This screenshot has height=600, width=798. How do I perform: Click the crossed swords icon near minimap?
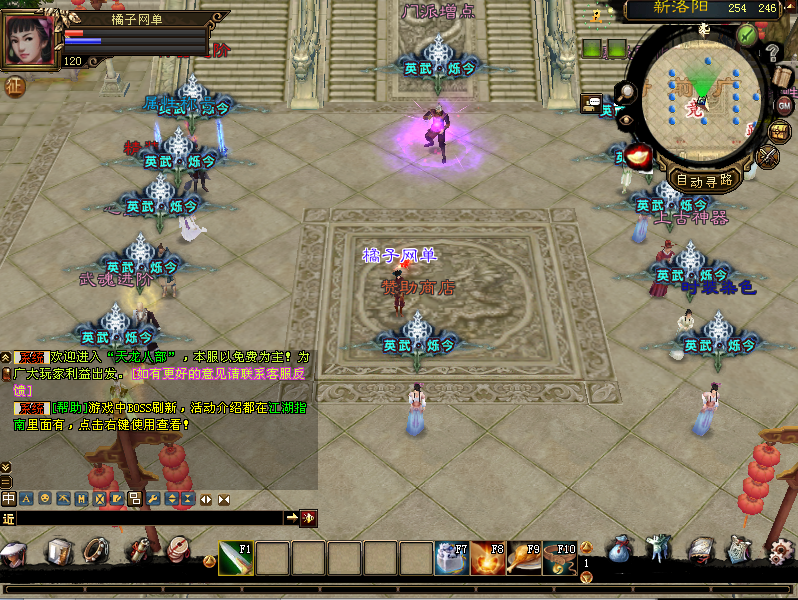click(767, 157)
